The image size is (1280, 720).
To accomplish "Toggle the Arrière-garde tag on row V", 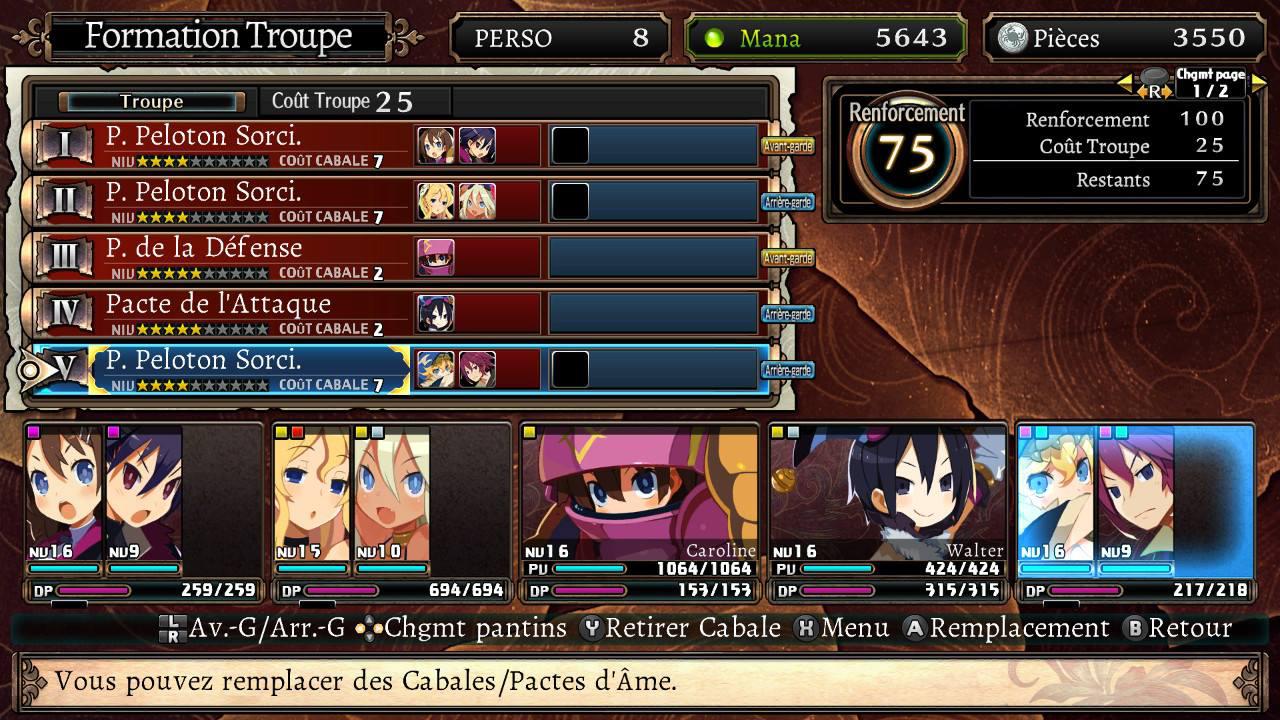I will pos(788,370).
